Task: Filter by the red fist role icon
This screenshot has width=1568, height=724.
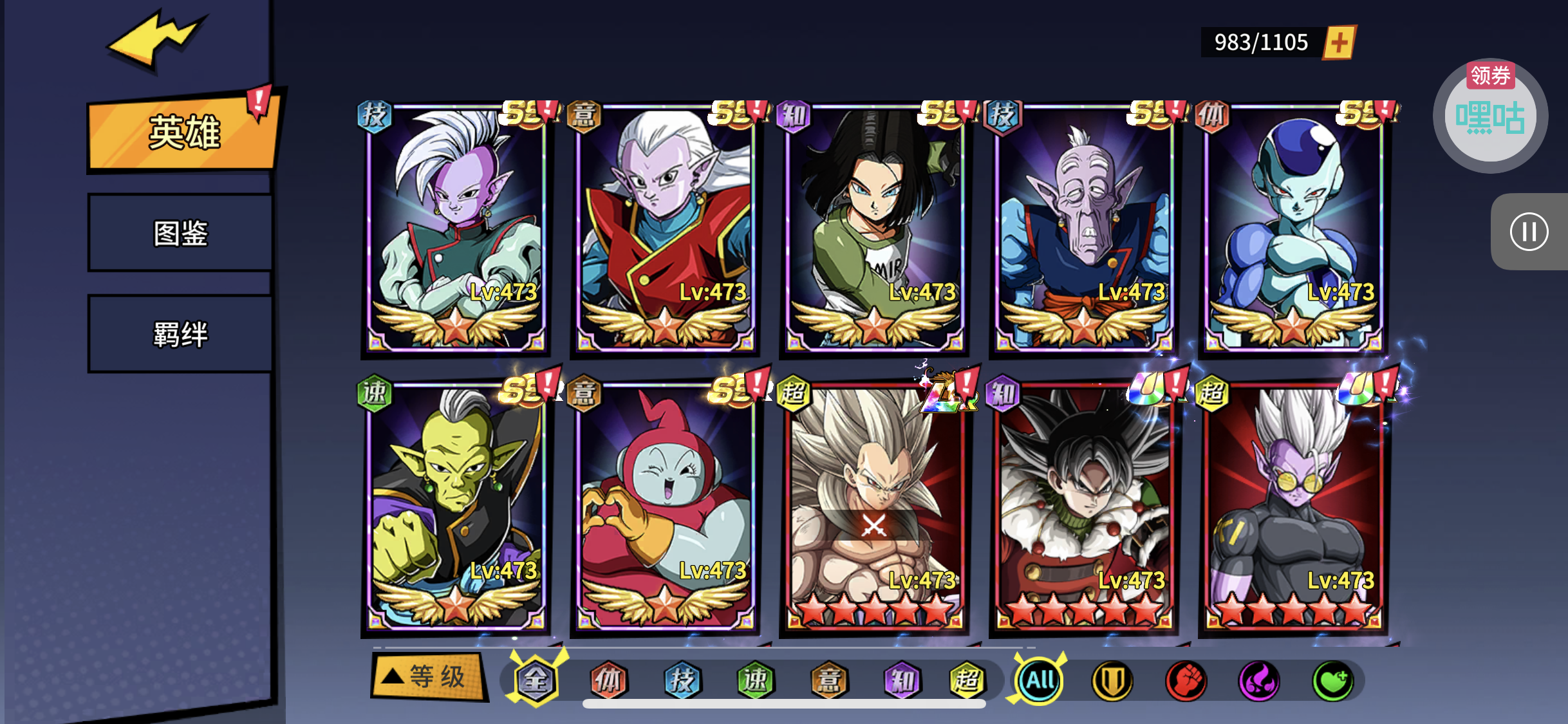Action: coord(1186,680)
